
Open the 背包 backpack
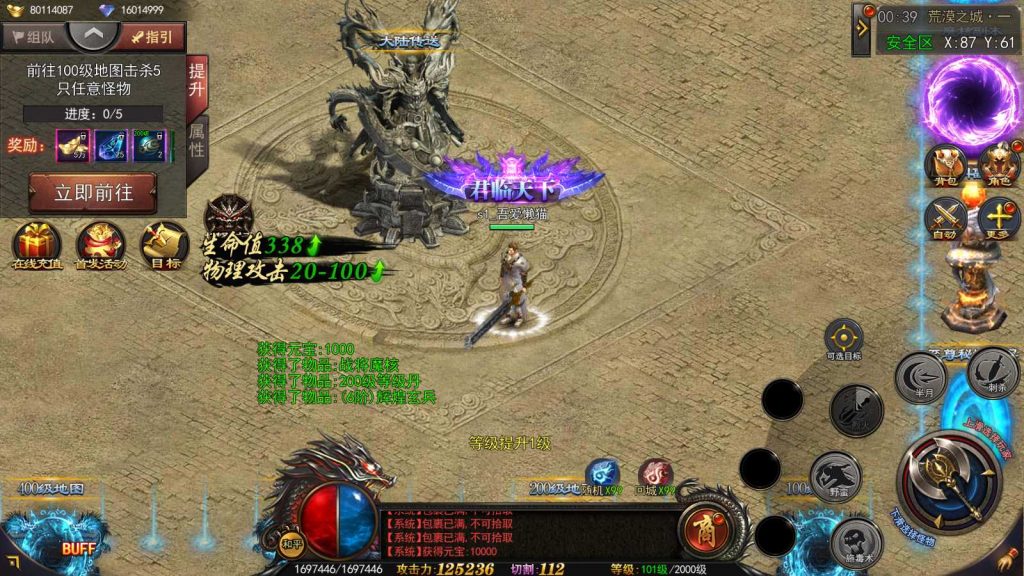[946, 166]
